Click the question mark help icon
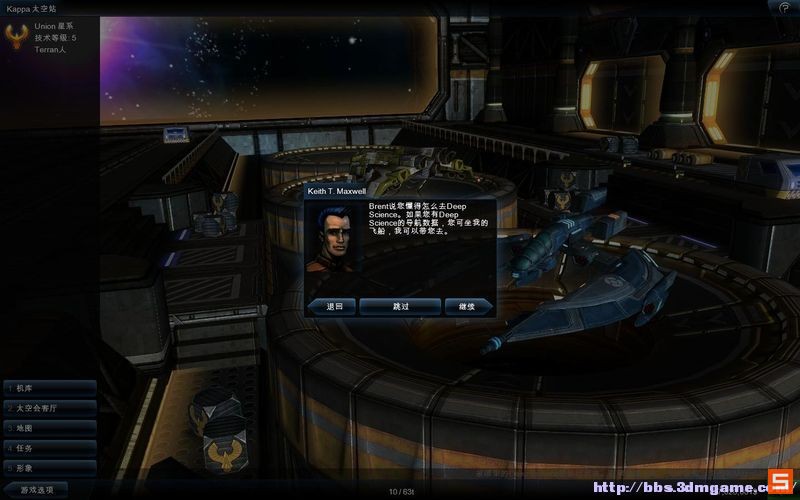This screenshot has height=500, width=800. click(x=783, y=7)
